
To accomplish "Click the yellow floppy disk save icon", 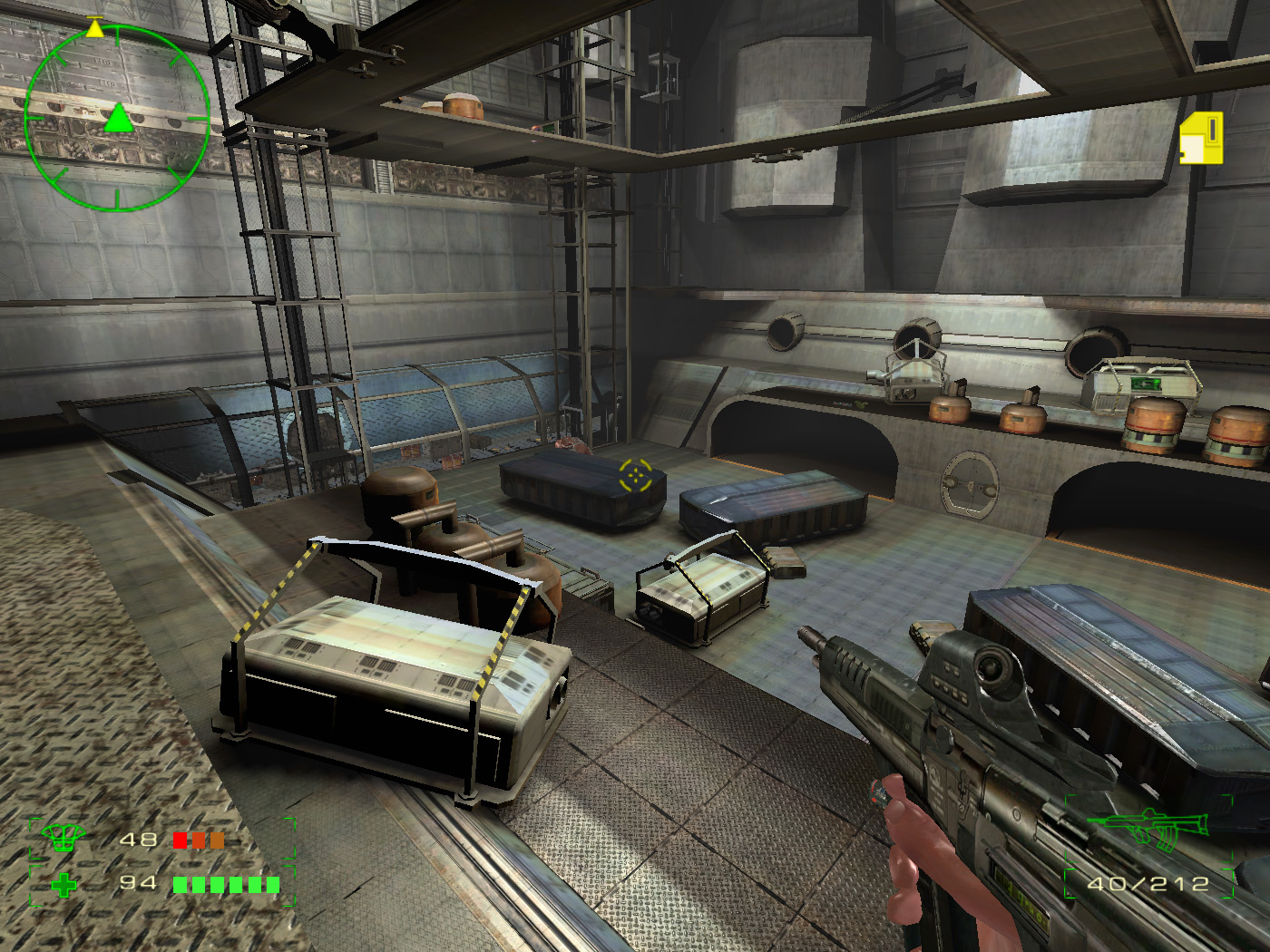I will click(x=1201, y=139).
